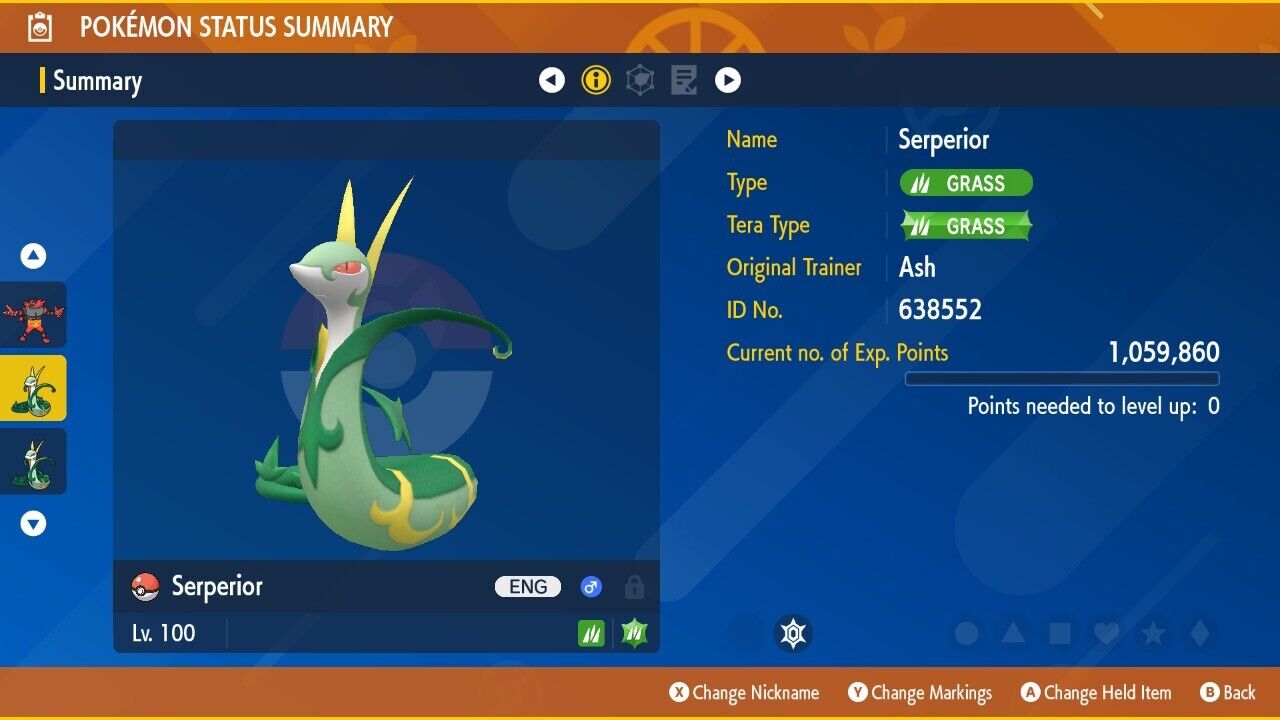Select the mark icon beside the markings

point(793,633)
